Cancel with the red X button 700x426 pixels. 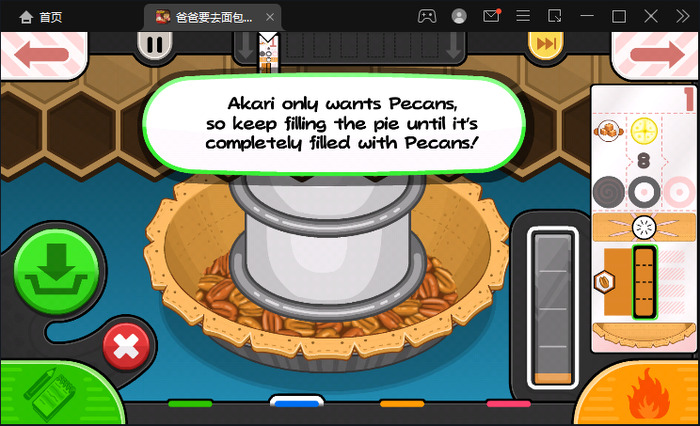coord(126,347)
